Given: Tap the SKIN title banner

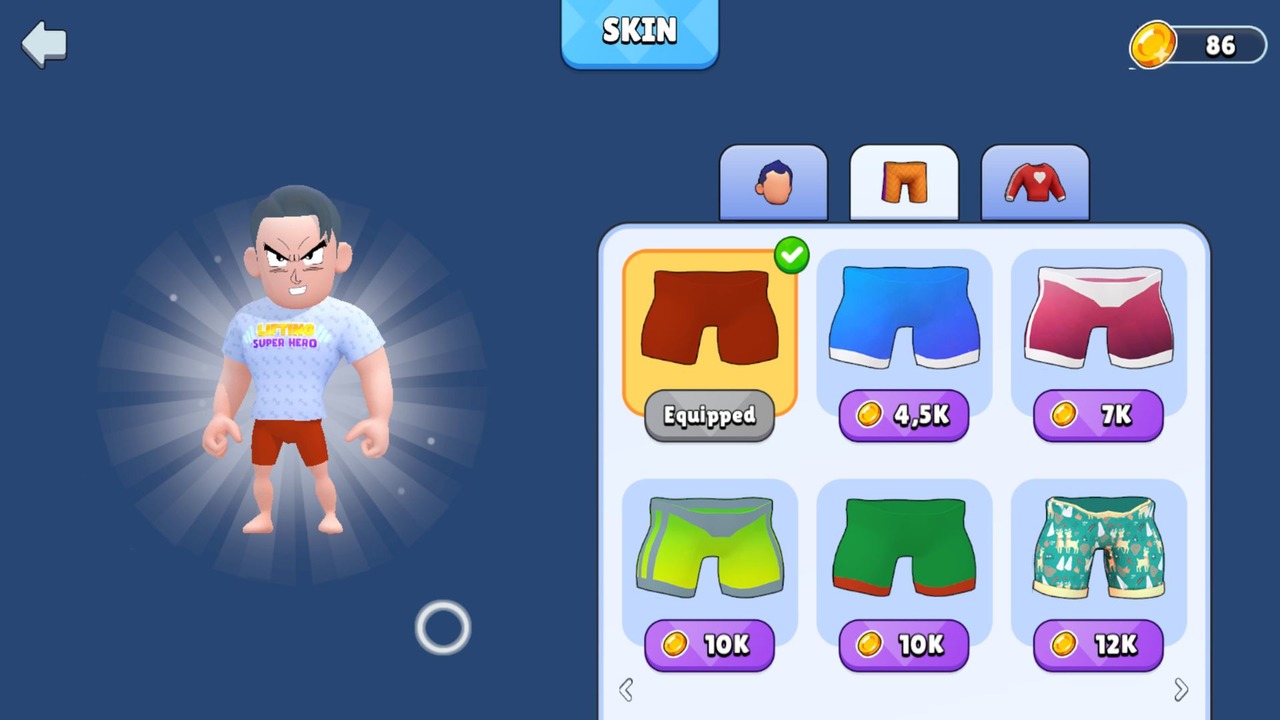Looking at the screenshot, I should tap(639, 31).
